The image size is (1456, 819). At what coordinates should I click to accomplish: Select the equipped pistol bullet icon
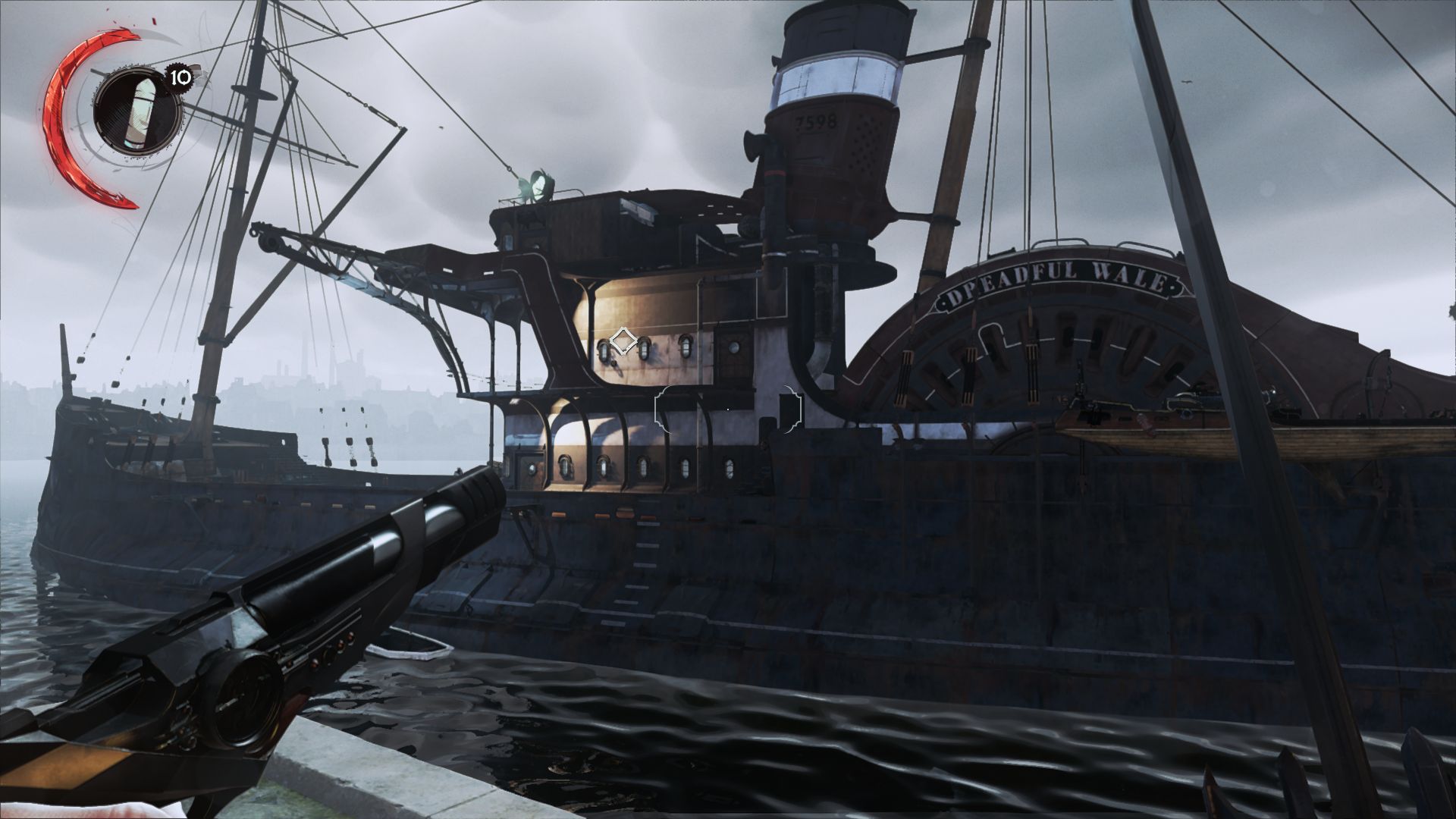137,114
